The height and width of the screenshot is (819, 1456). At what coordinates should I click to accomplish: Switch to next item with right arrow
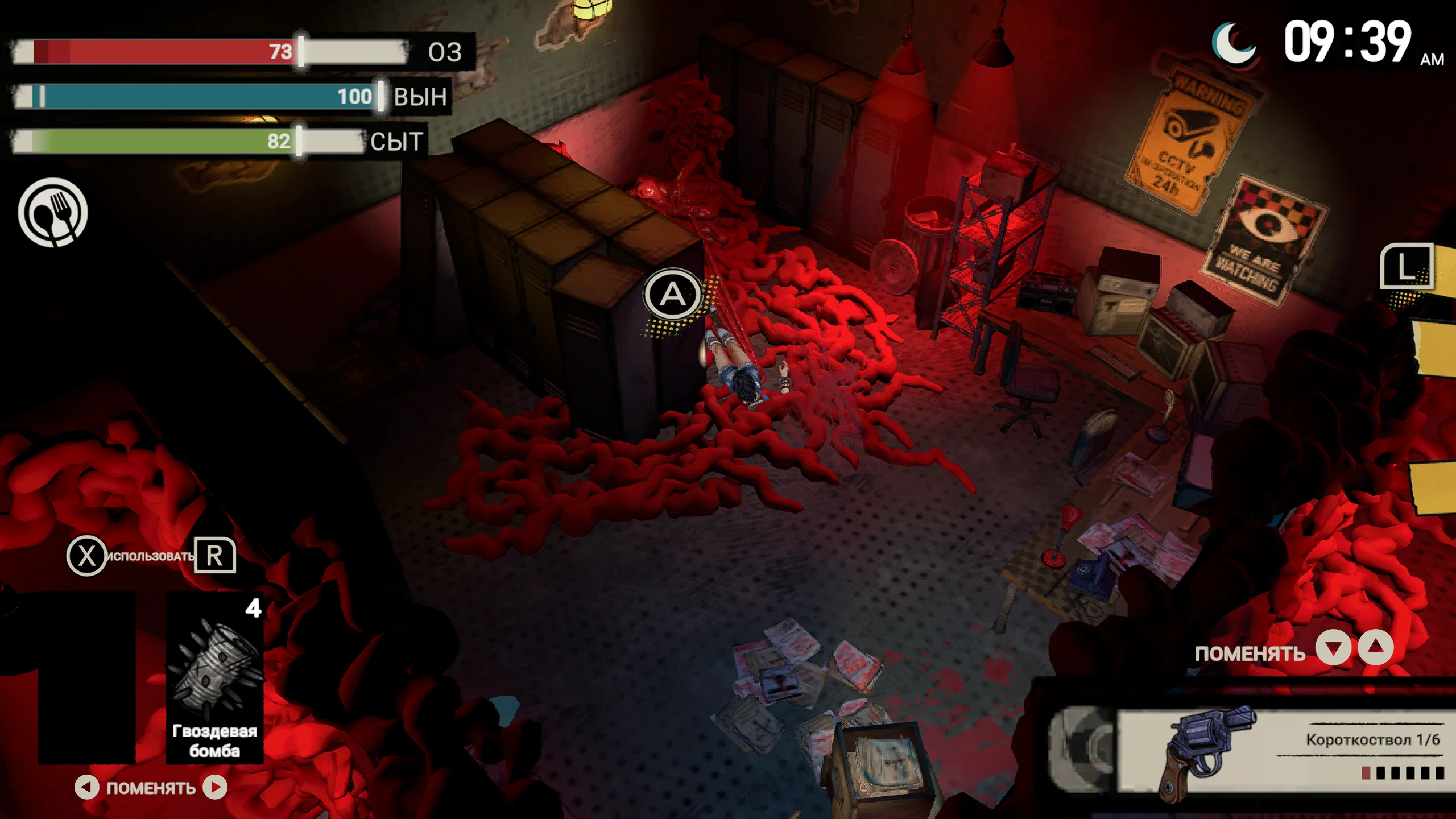216,788
